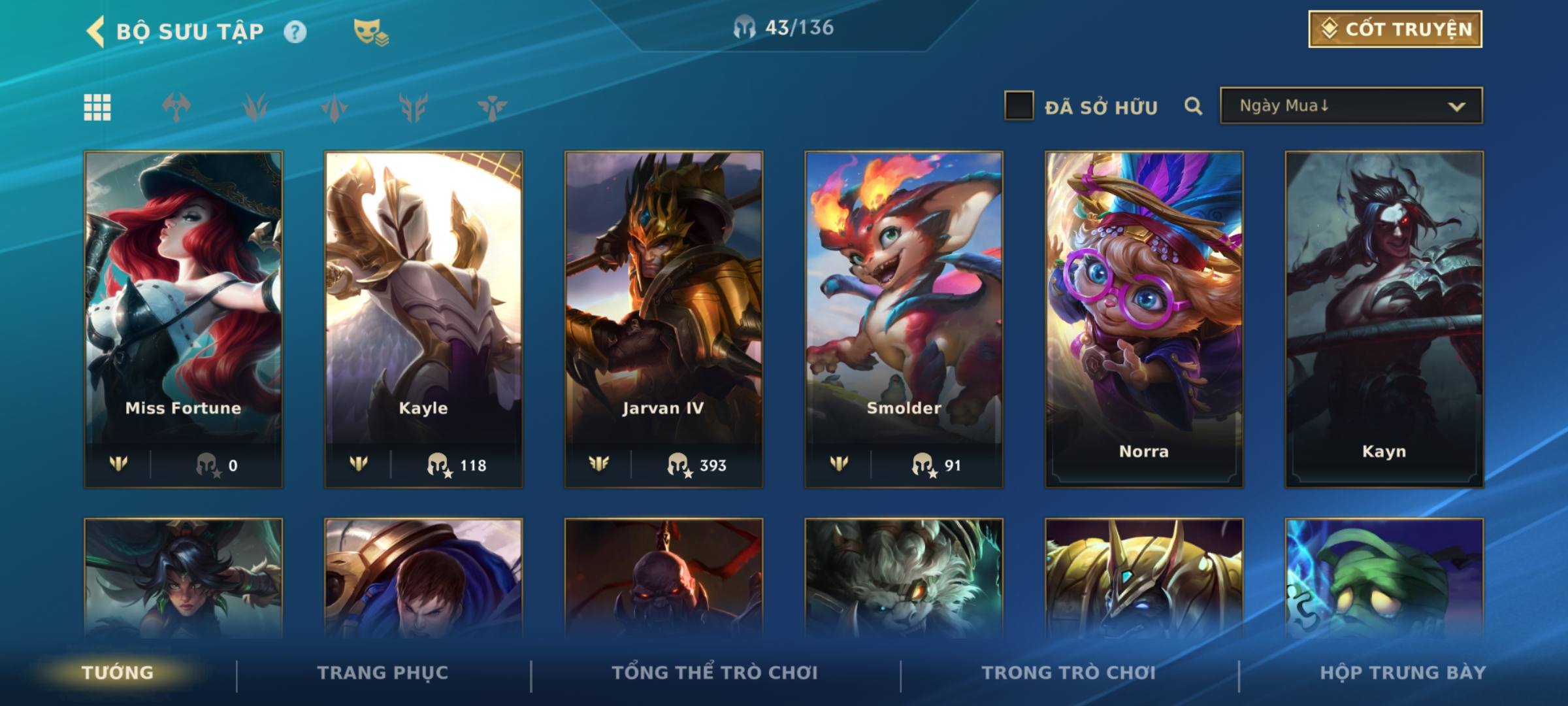Open the mask and coins icon
Screen dimensions: 1568x706
(x=370, y=32)
